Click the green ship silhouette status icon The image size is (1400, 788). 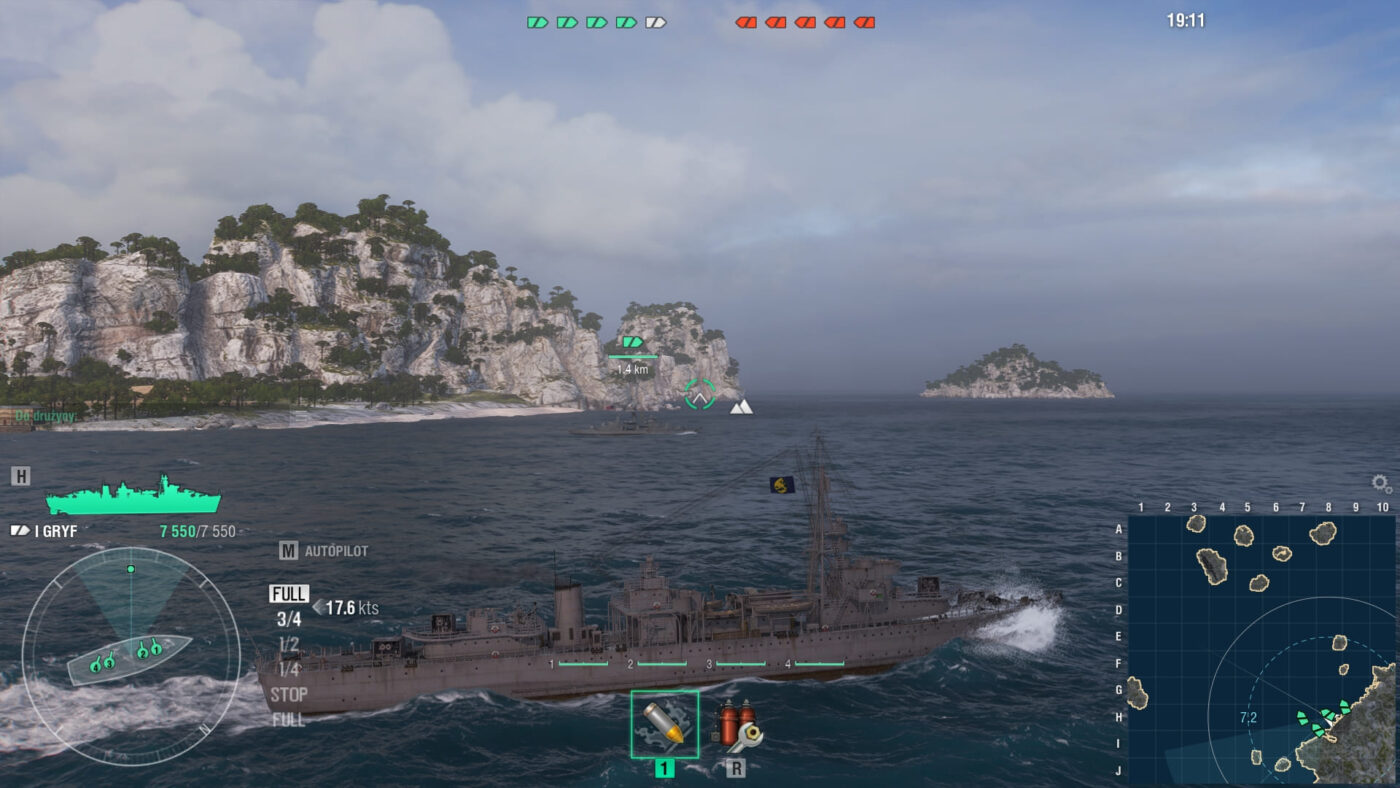coord(133,496)
